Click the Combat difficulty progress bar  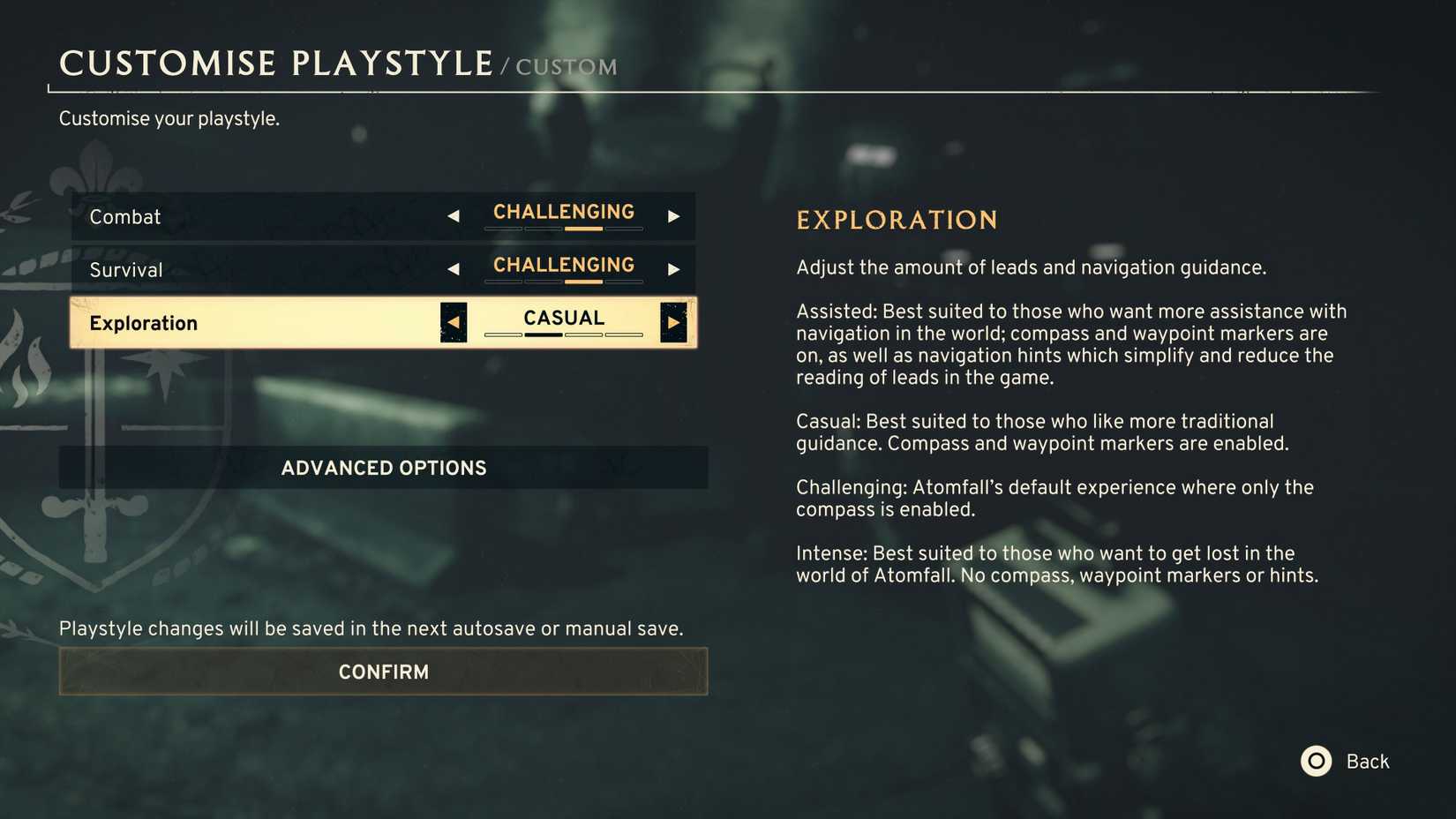coord(563,229)
